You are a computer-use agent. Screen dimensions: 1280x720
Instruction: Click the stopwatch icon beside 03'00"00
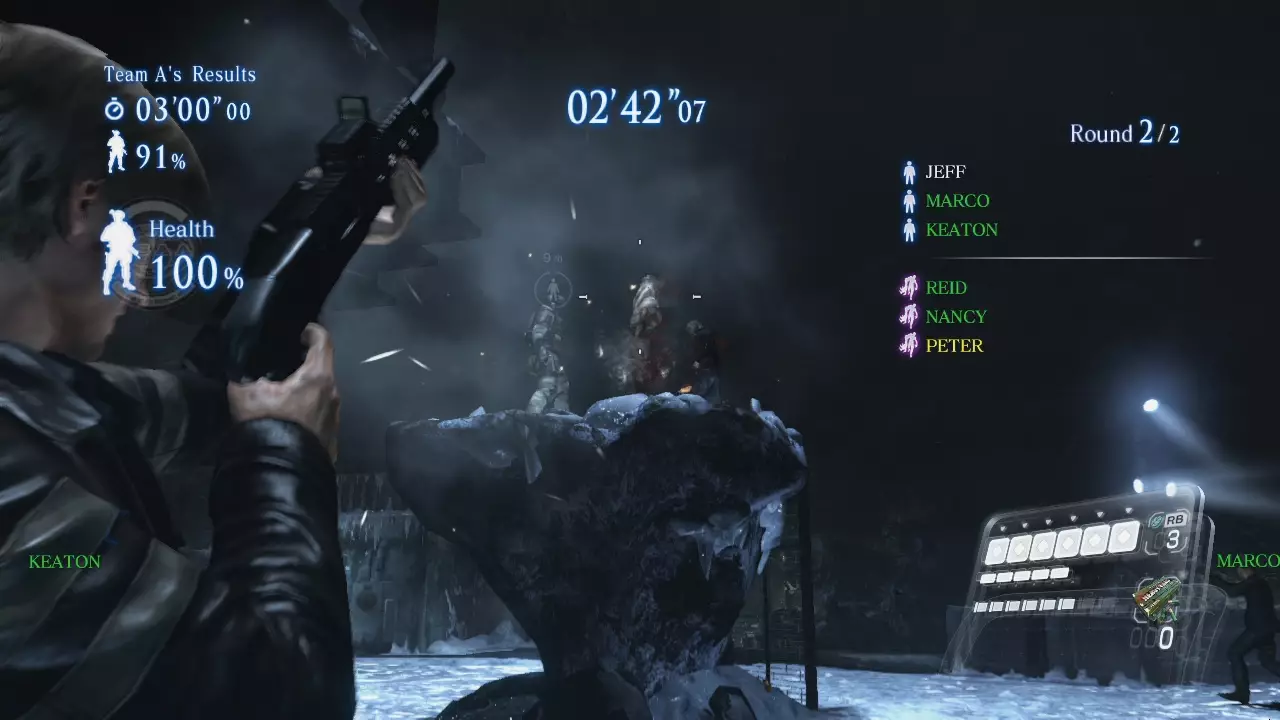point(114,110)
